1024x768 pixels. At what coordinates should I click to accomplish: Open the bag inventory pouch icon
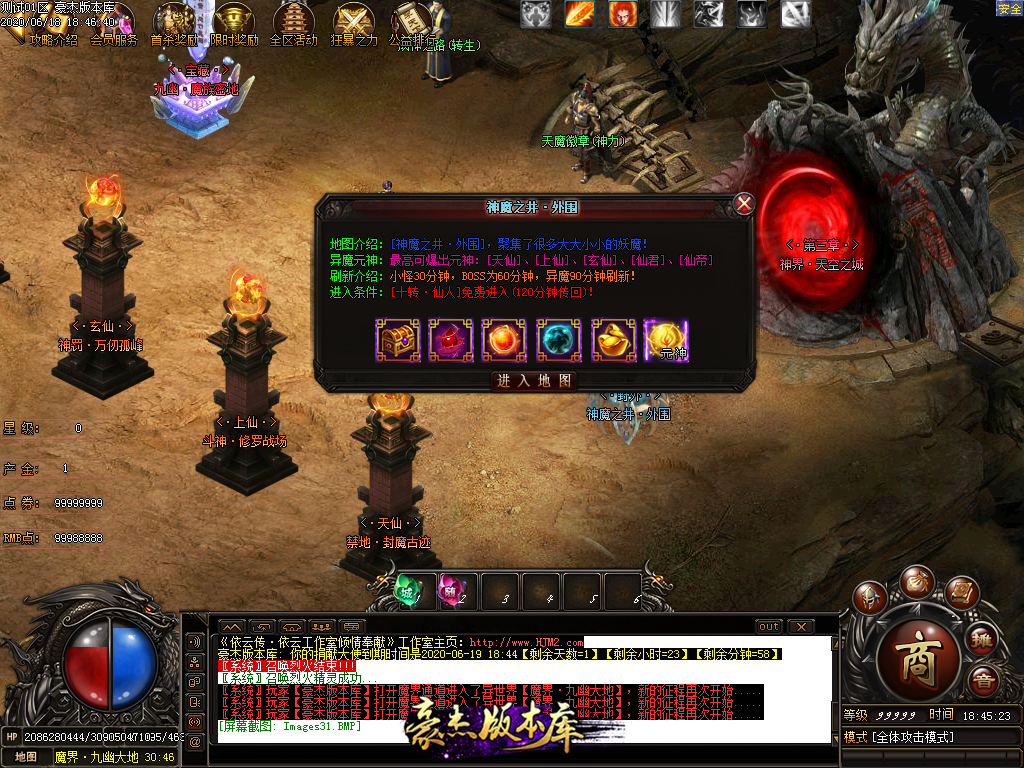click(915, 581)
